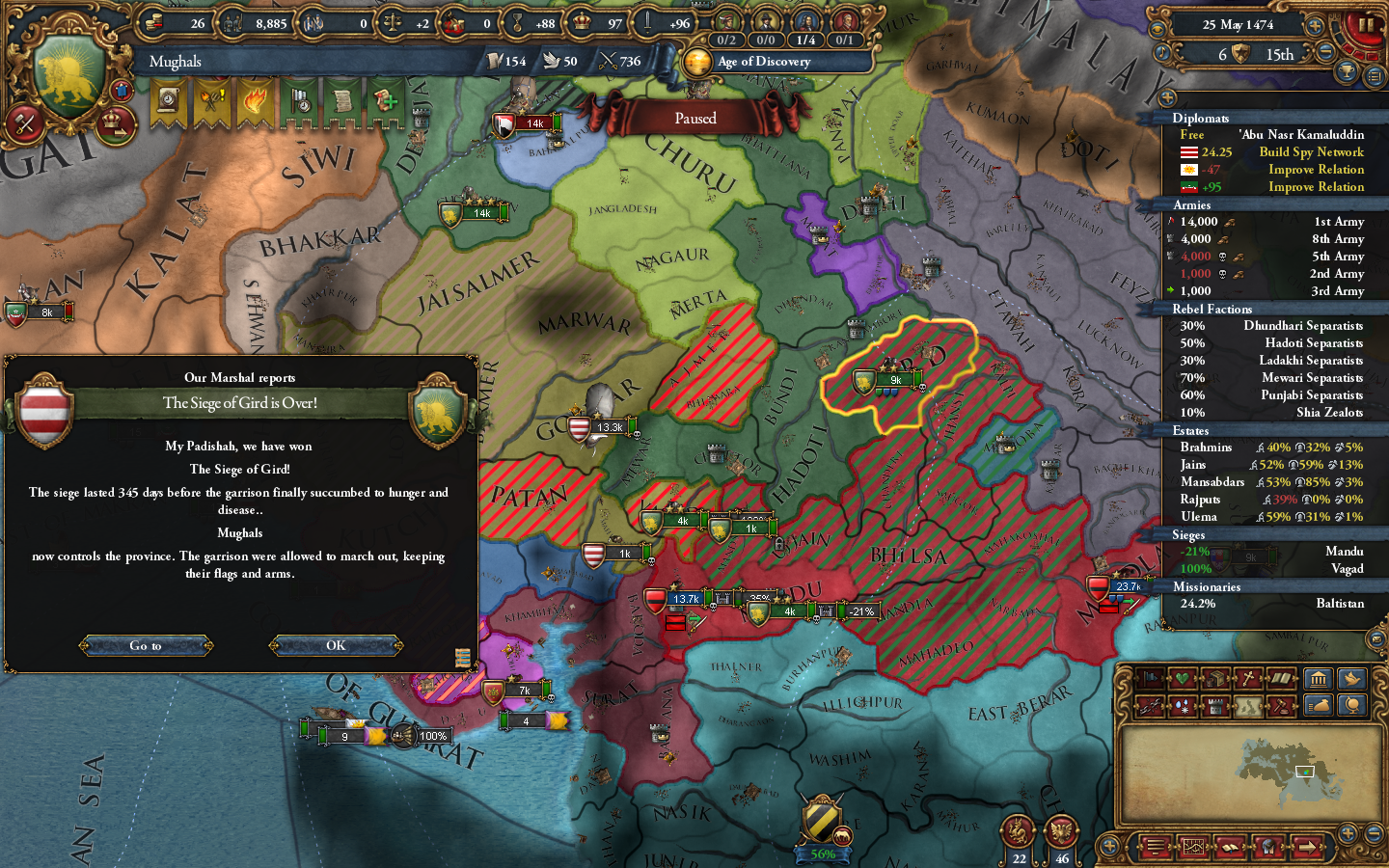
Task: Click the 56% siege progress bar
Action: [822, 854]
